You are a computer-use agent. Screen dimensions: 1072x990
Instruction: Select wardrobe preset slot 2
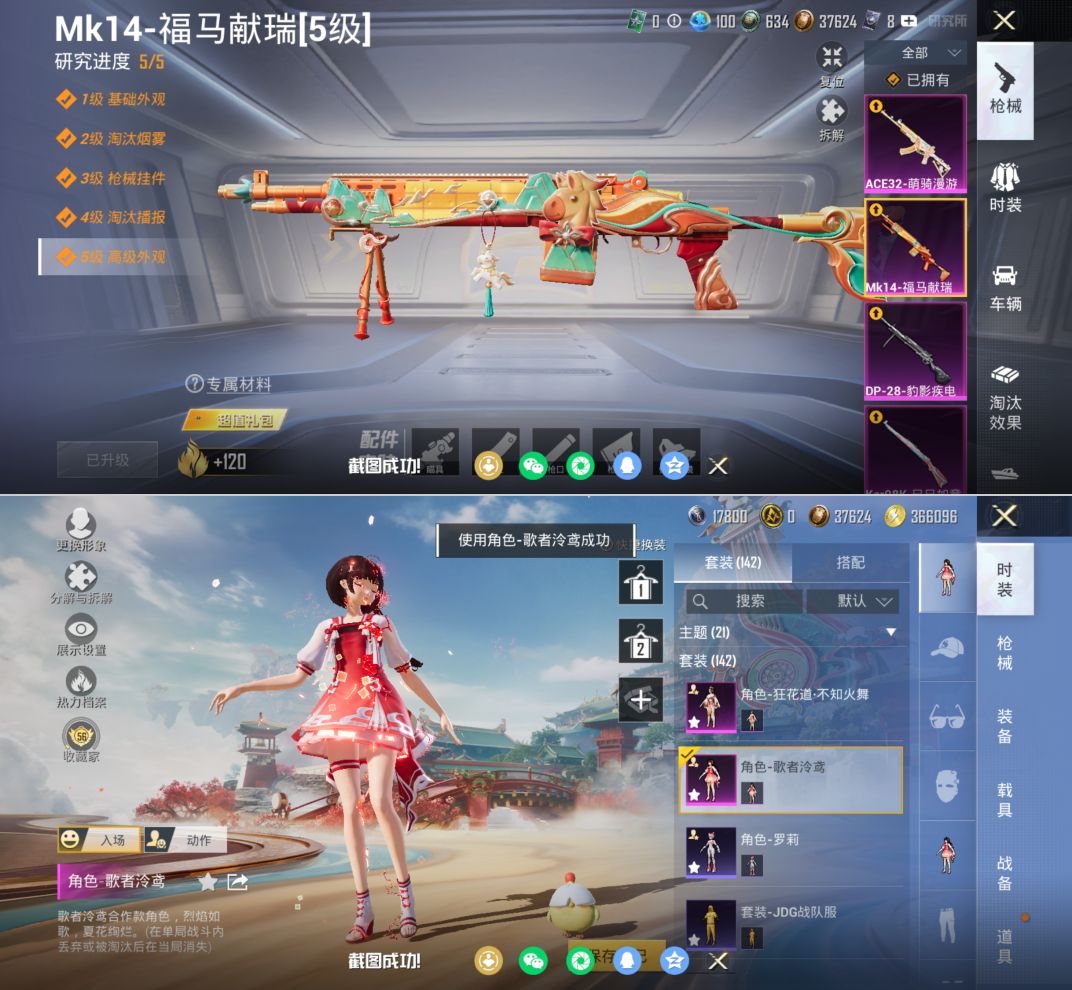tap(640, 641)
